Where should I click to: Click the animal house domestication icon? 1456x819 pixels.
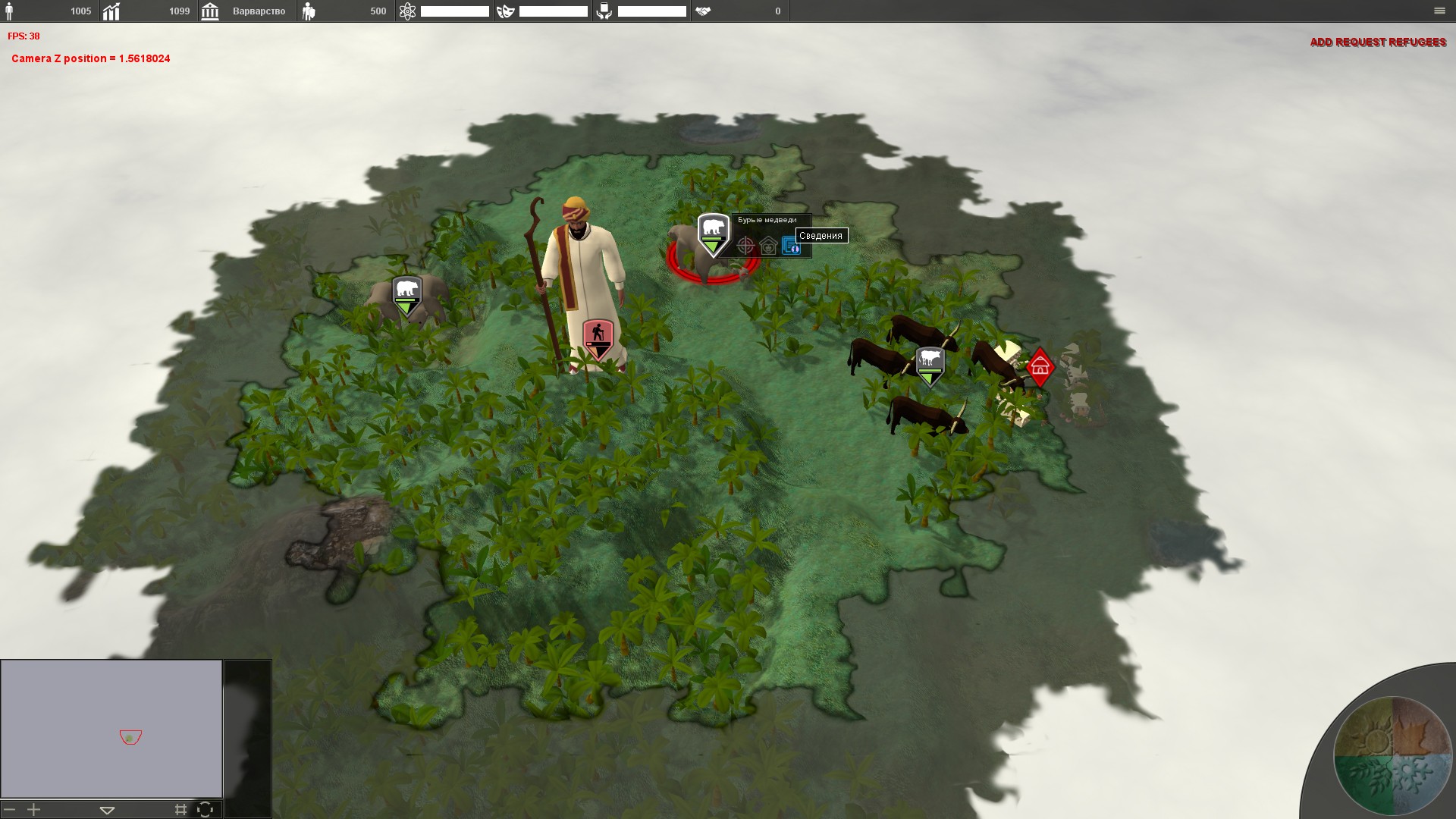coord(768,246)
